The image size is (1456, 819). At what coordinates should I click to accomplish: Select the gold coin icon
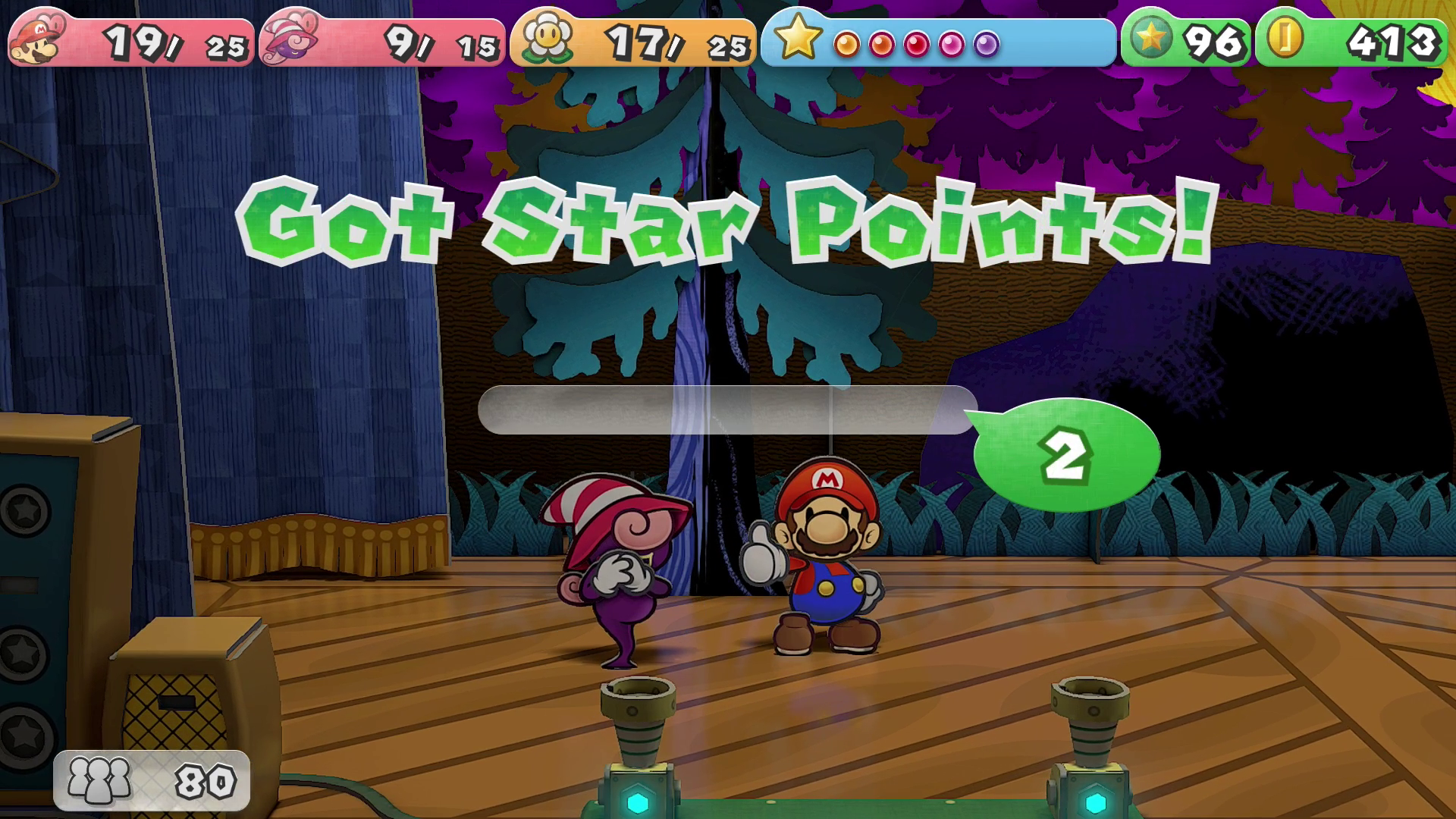tap(1284, 38)
